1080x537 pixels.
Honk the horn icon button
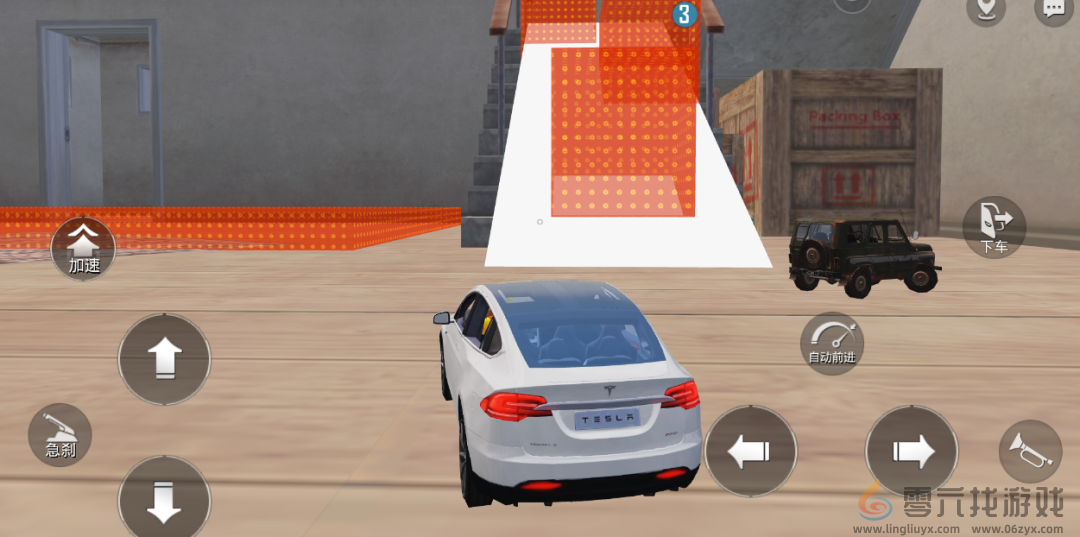coord(1030,450)
